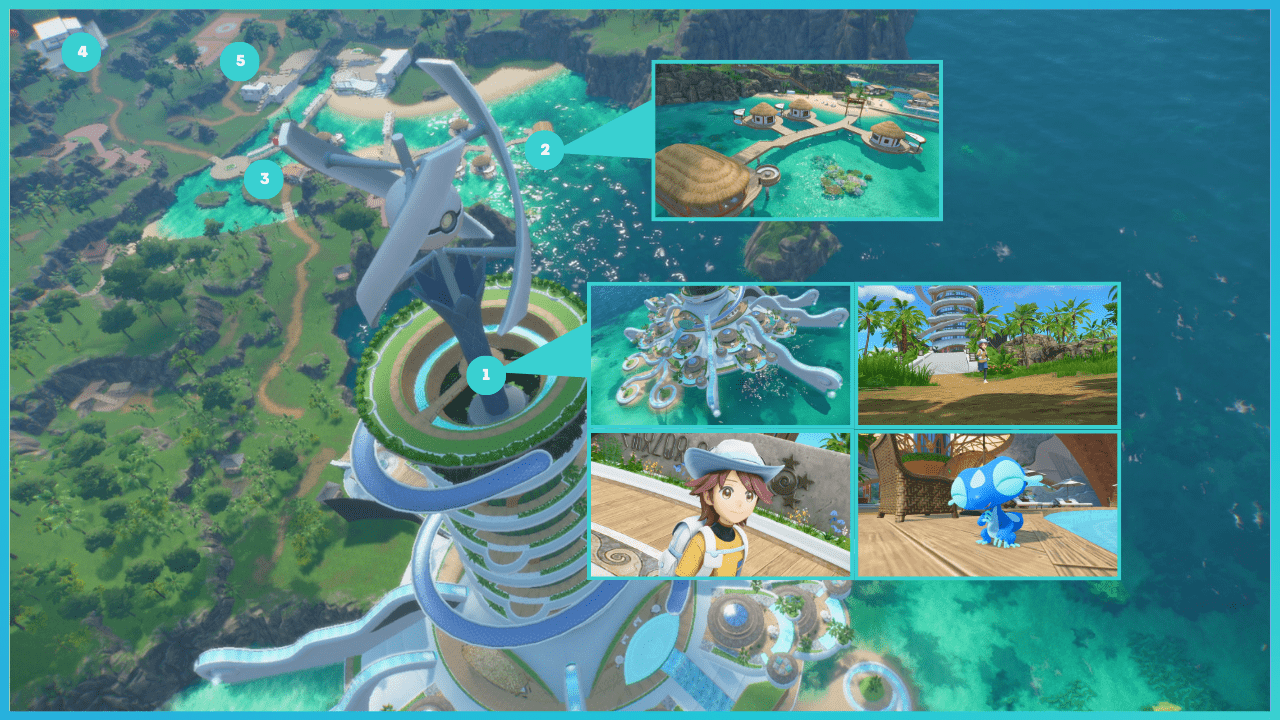Select map marker number 1

[486, 375]
